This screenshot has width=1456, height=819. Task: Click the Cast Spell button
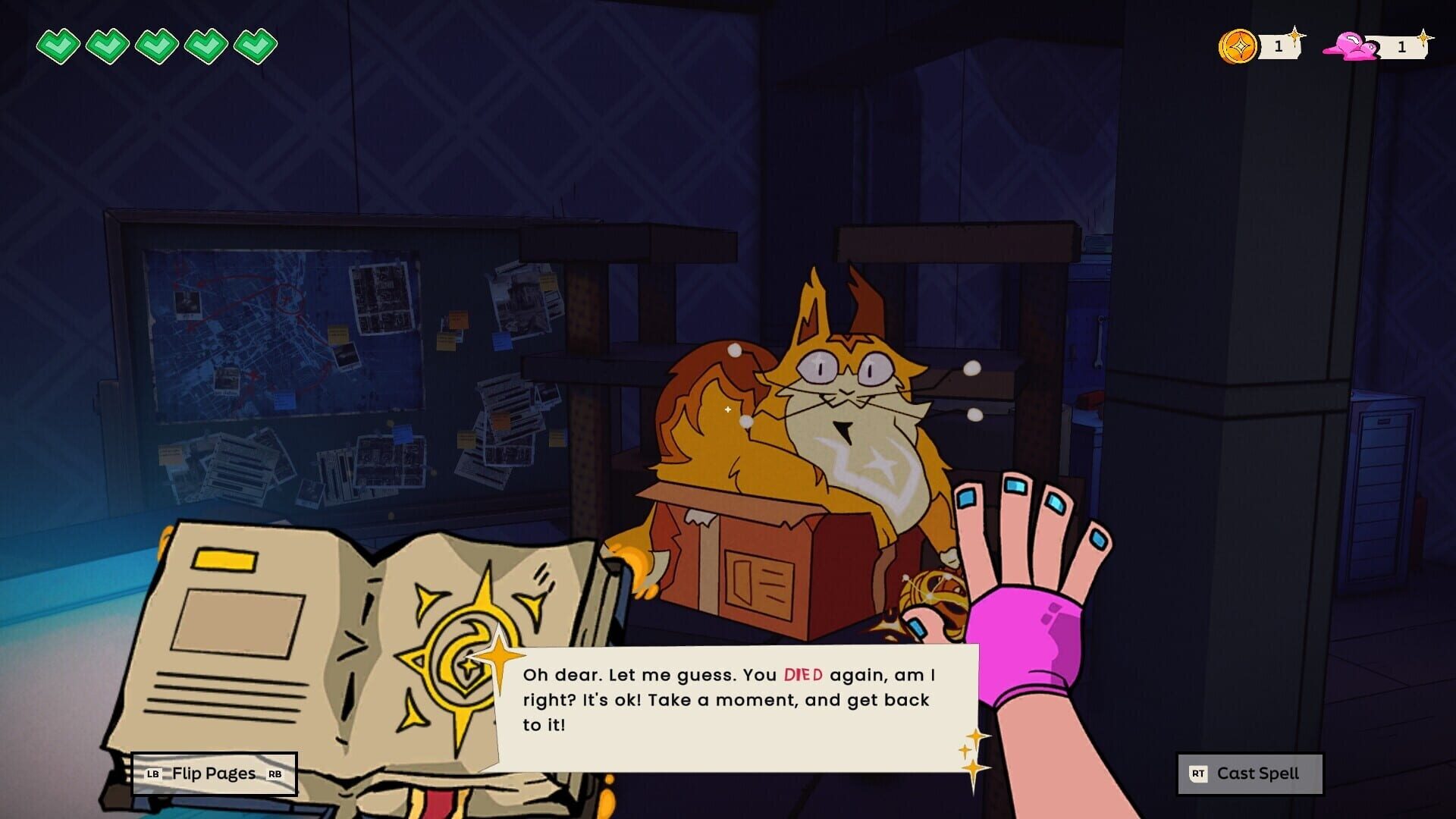[x=1249, y=773]
